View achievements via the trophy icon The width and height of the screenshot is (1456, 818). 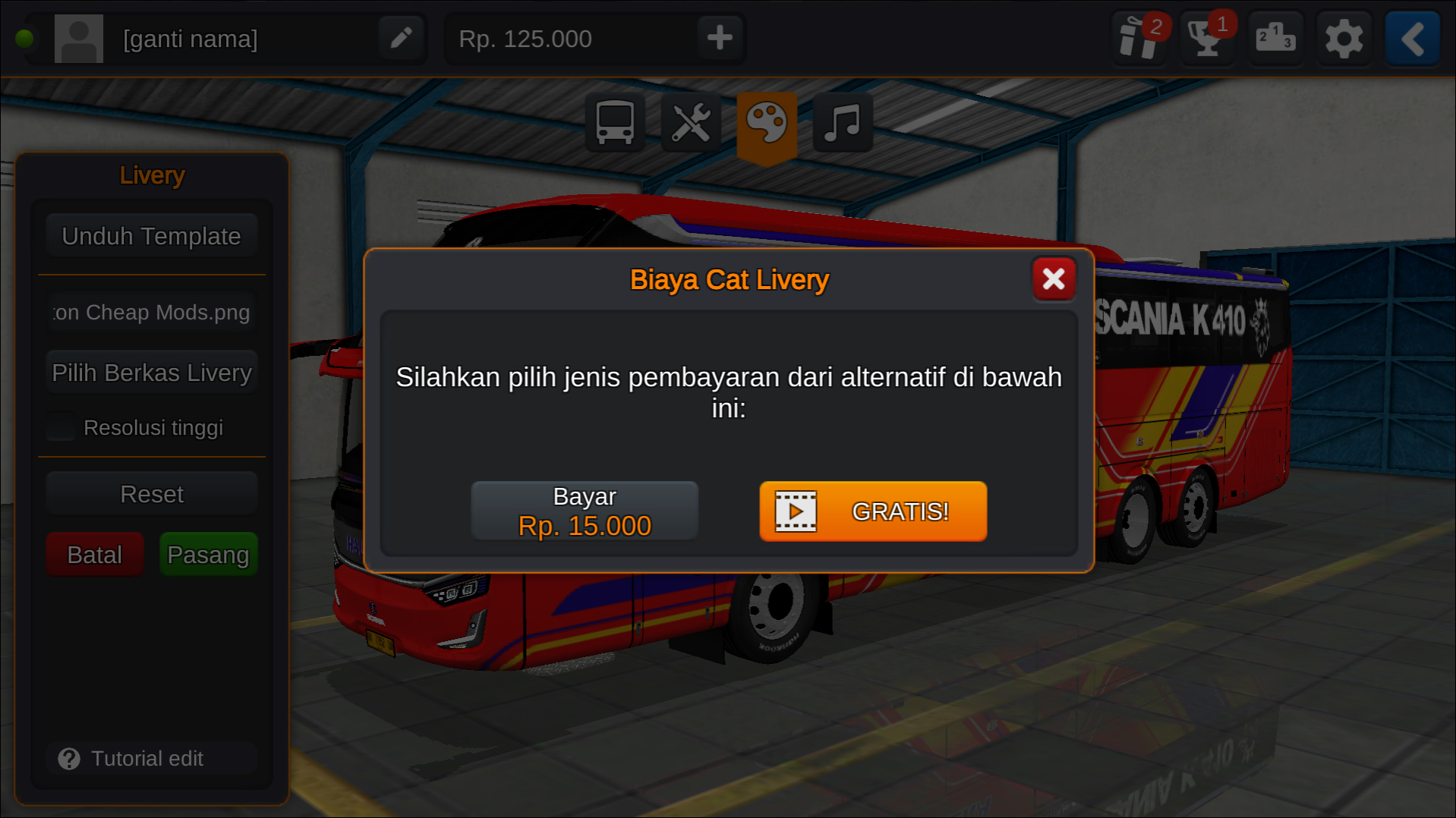[x=1205, y=38]
